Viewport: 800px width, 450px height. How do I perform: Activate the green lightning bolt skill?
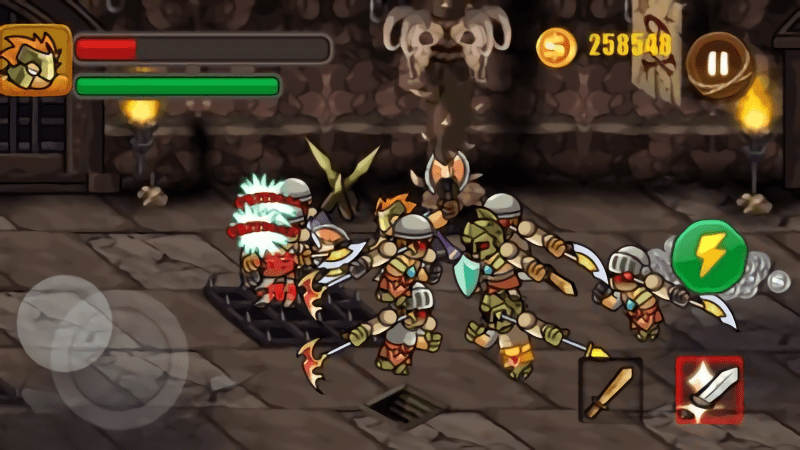(x=709, y=255)
